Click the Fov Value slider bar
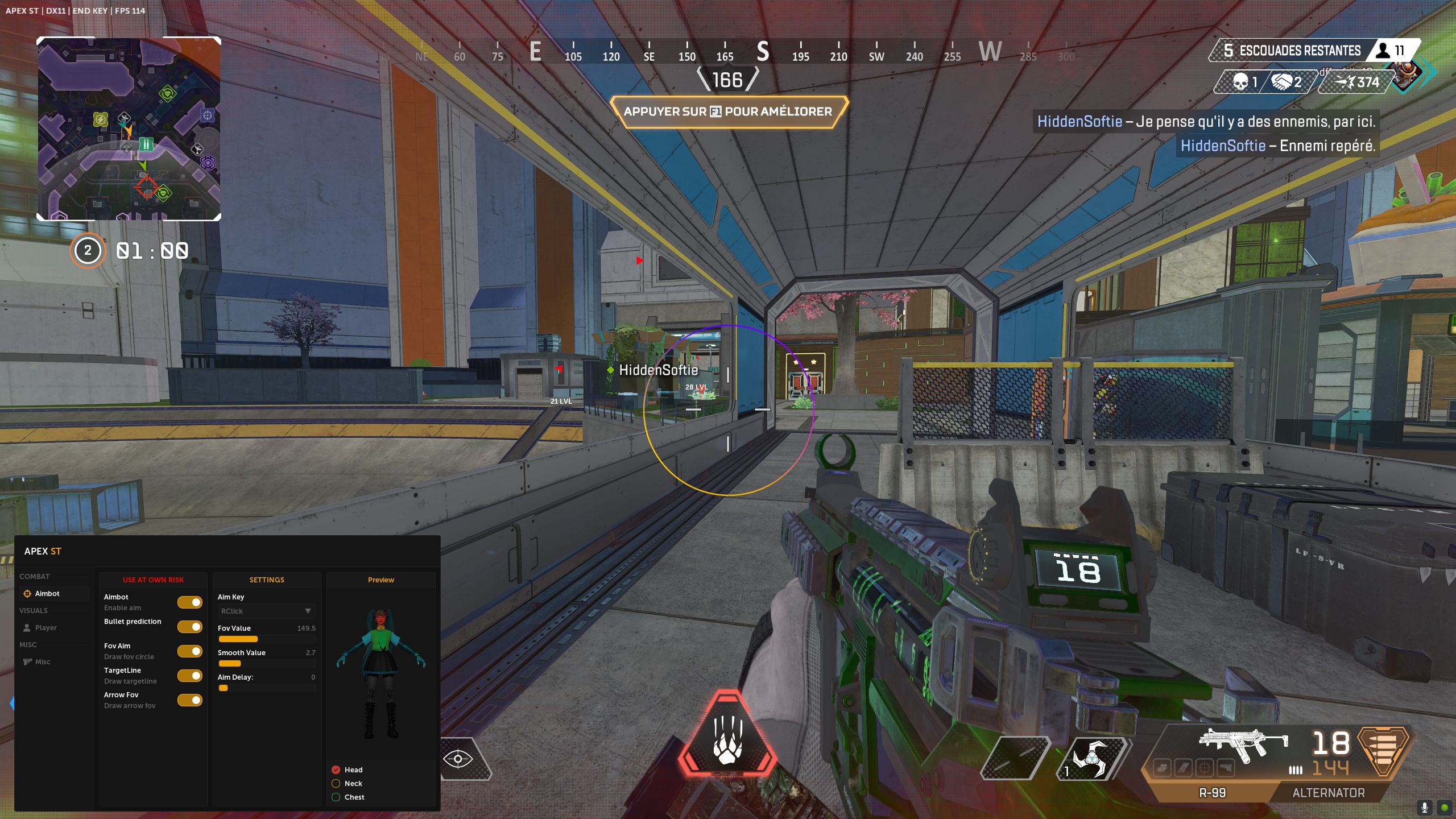The width and height of the screenshot is (1456, 819). (266, 639)
